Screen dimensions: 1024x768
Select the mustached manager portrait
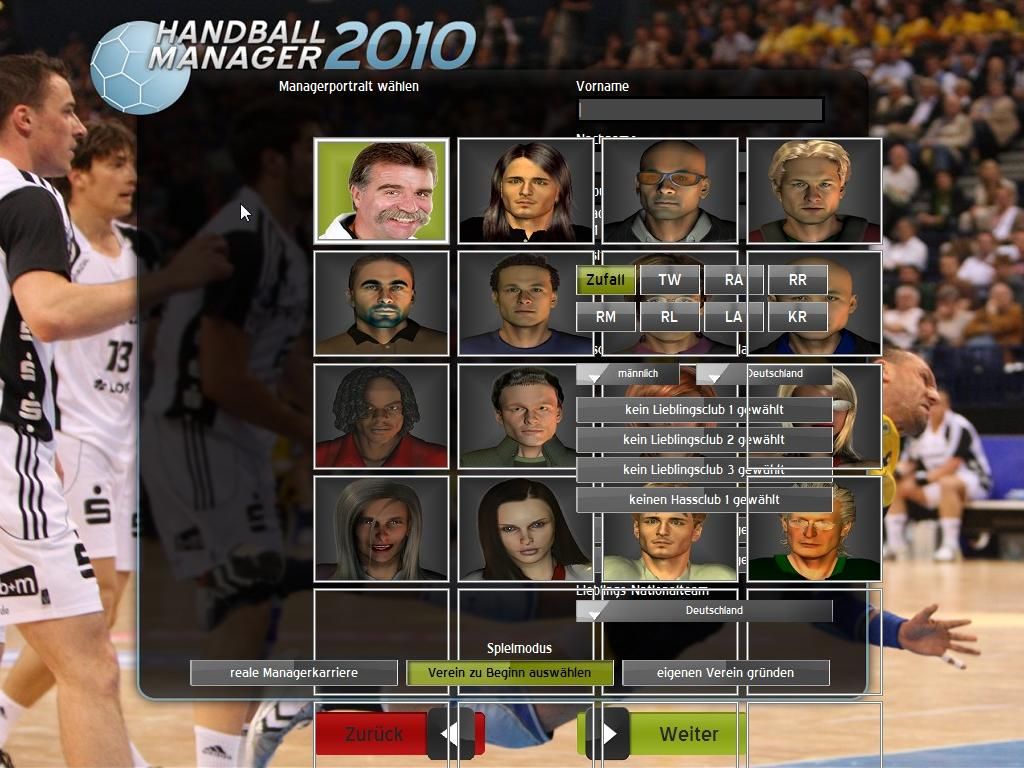coord(381,190)
